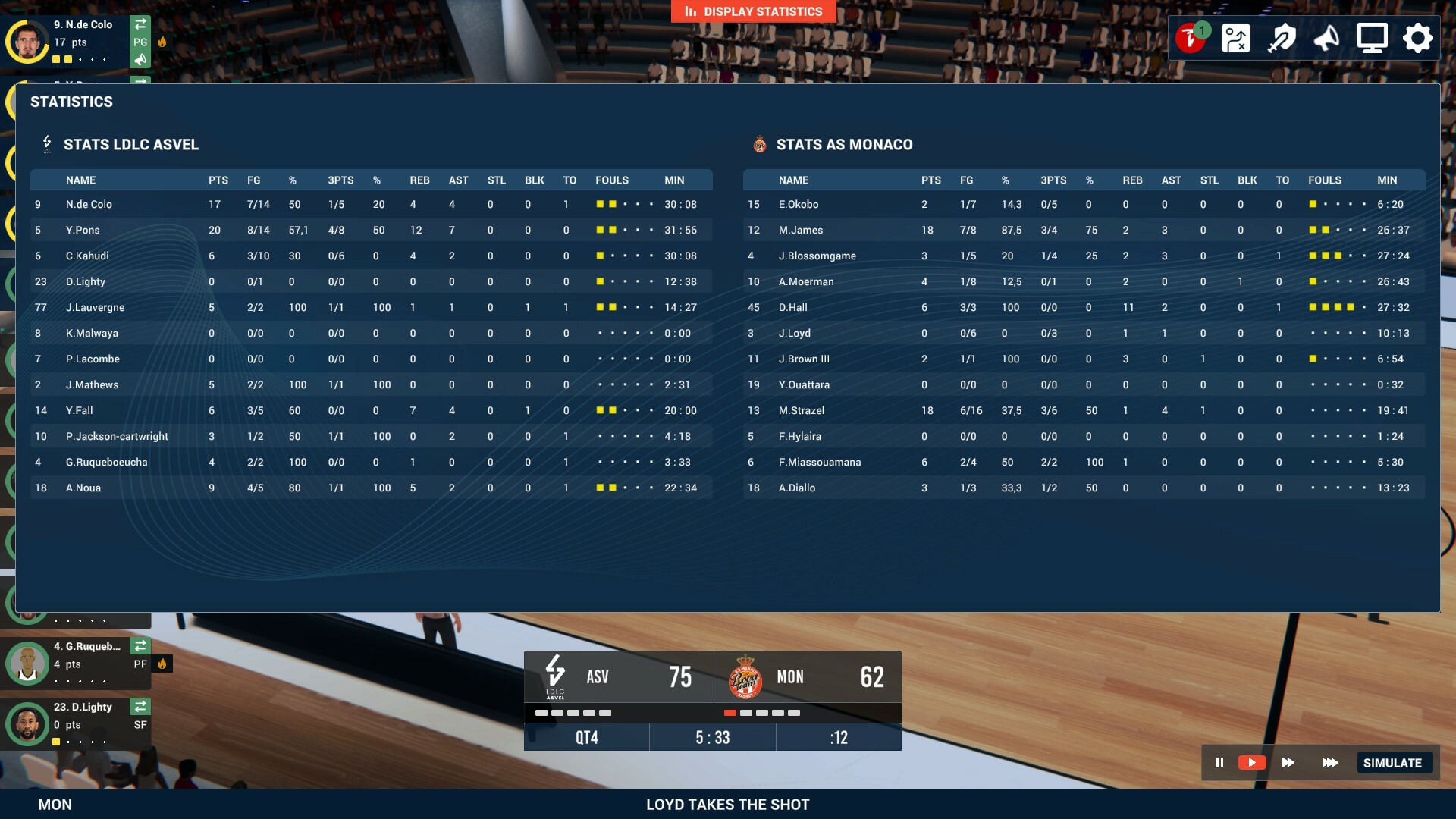Screen dimensions: 1456x819
Task: Click the DISPLAY STATISTICS banner
Action: [753, 11]
